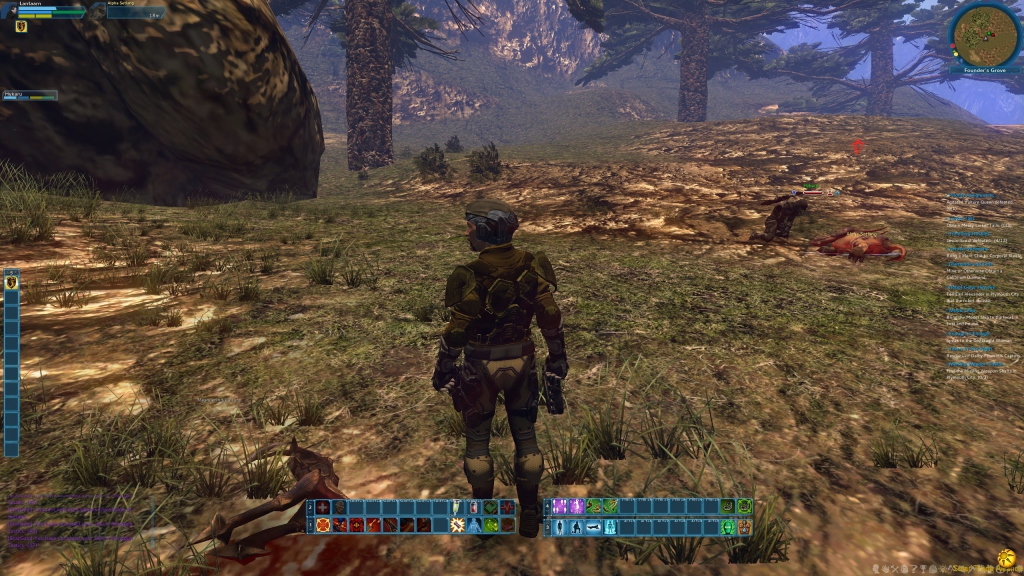Screen dimensions: 1024x576
Task: Use the red canister item on the hotbar
Action: coord(475,507)
